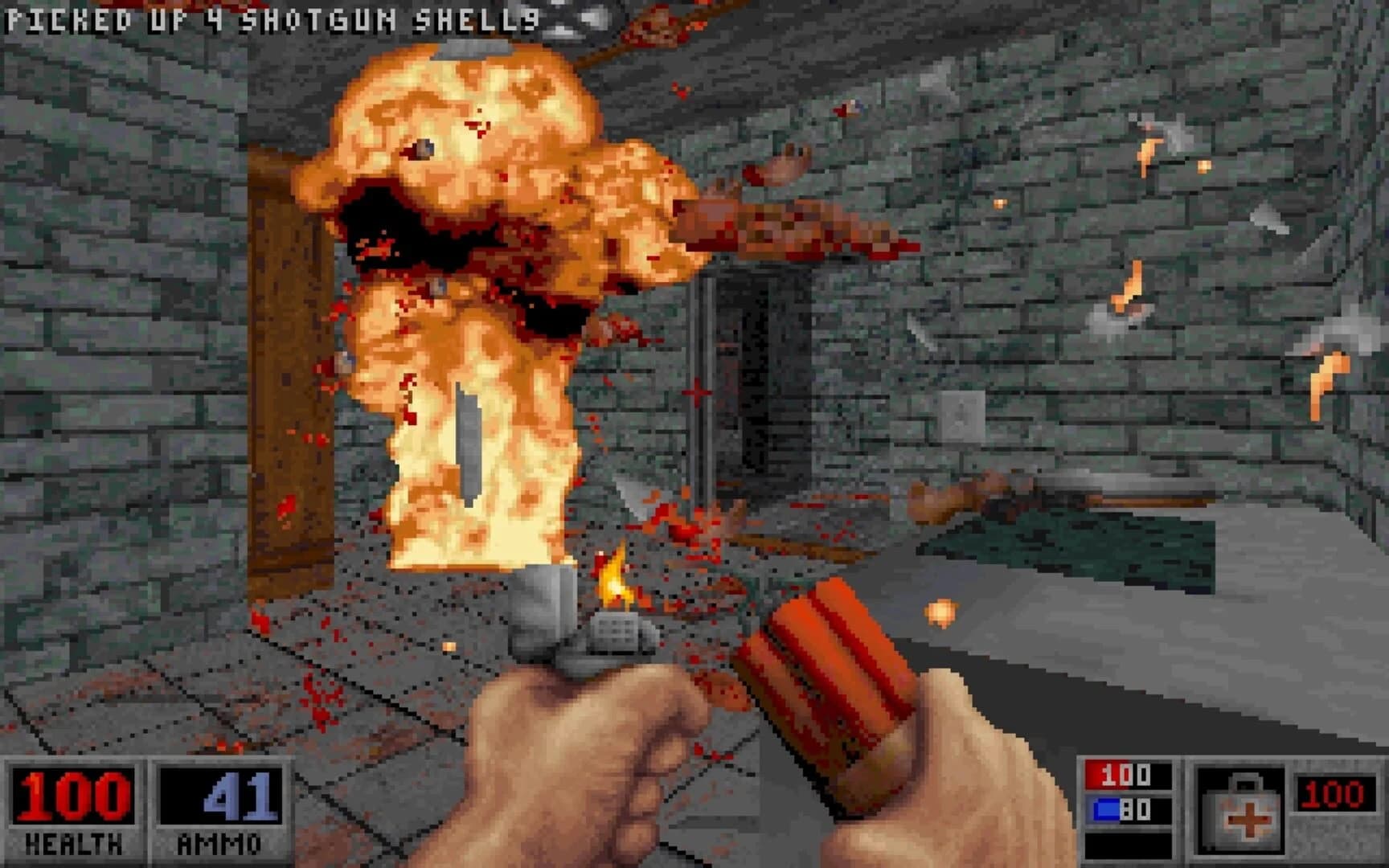The image size is (1389, 868).
Task: Click the health value showing 100
Action: (x=72, y=796)
